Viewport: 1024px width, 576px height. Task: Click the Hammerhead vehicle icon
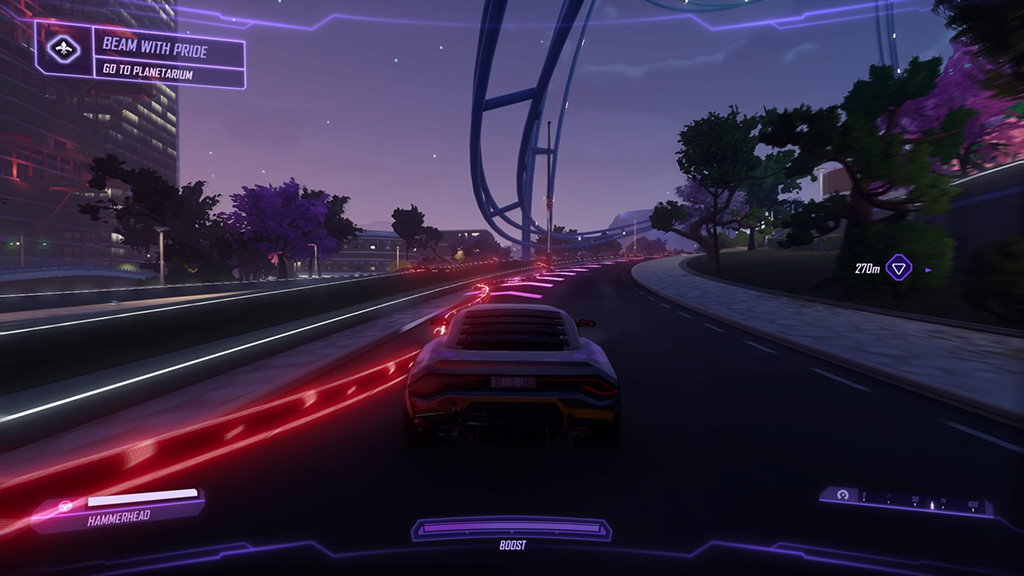pos(66,506)
